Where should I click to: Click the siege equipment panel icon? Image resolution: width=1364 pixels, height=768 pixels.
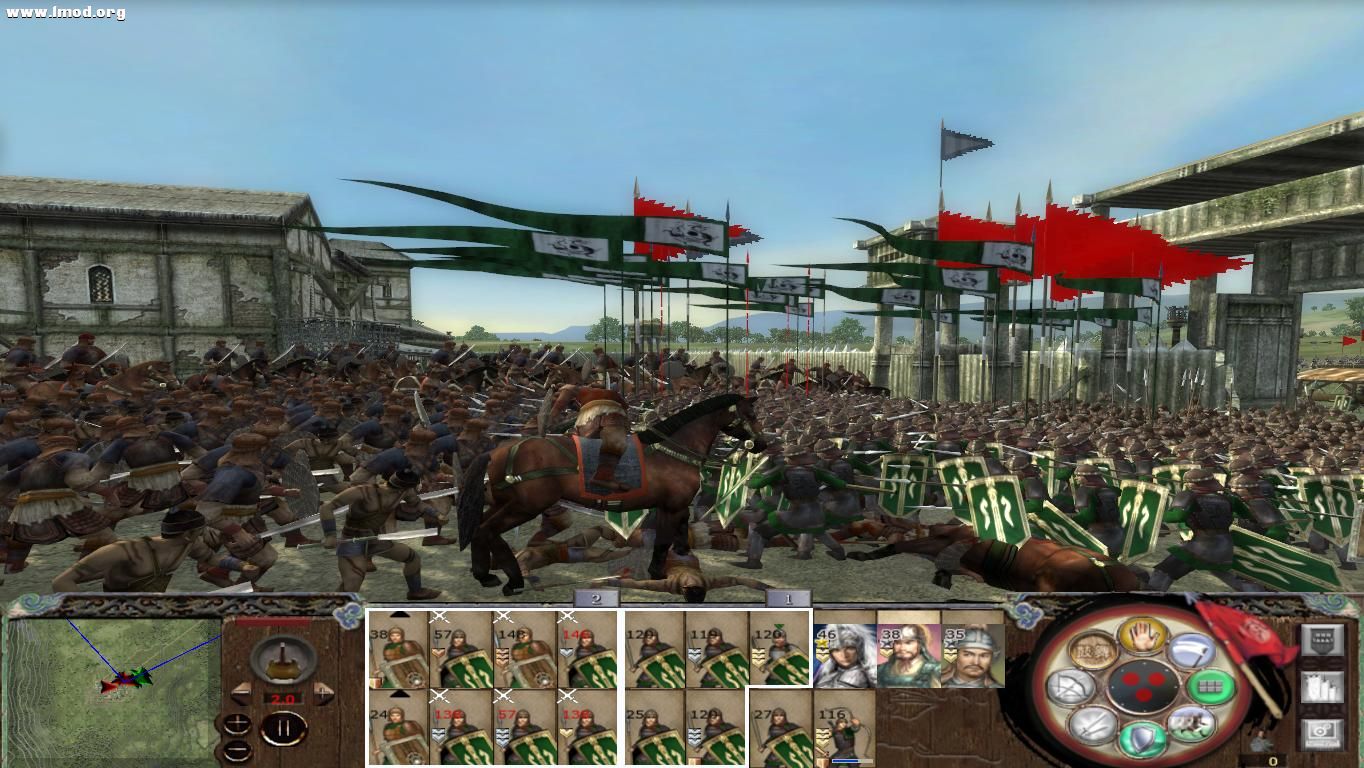tap(1323, 686)
